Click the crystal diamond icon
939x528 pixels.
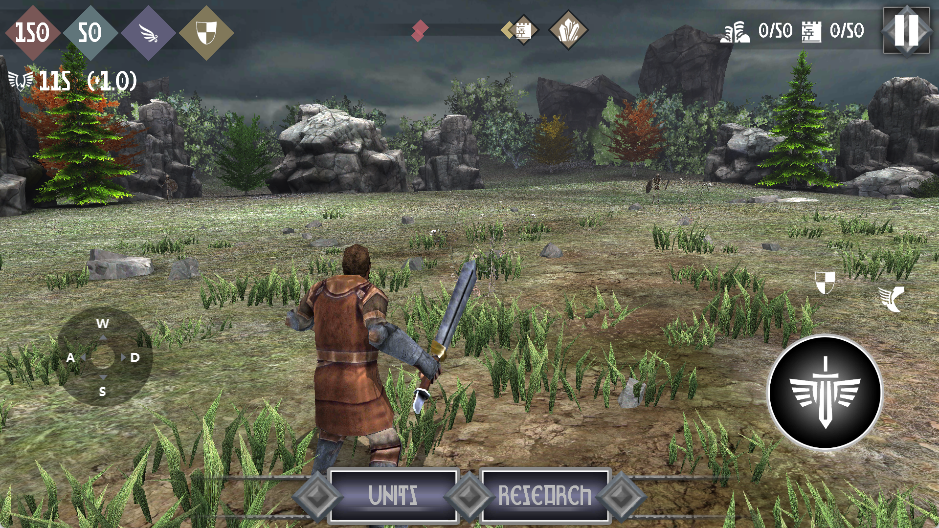[x=569, y=30]
